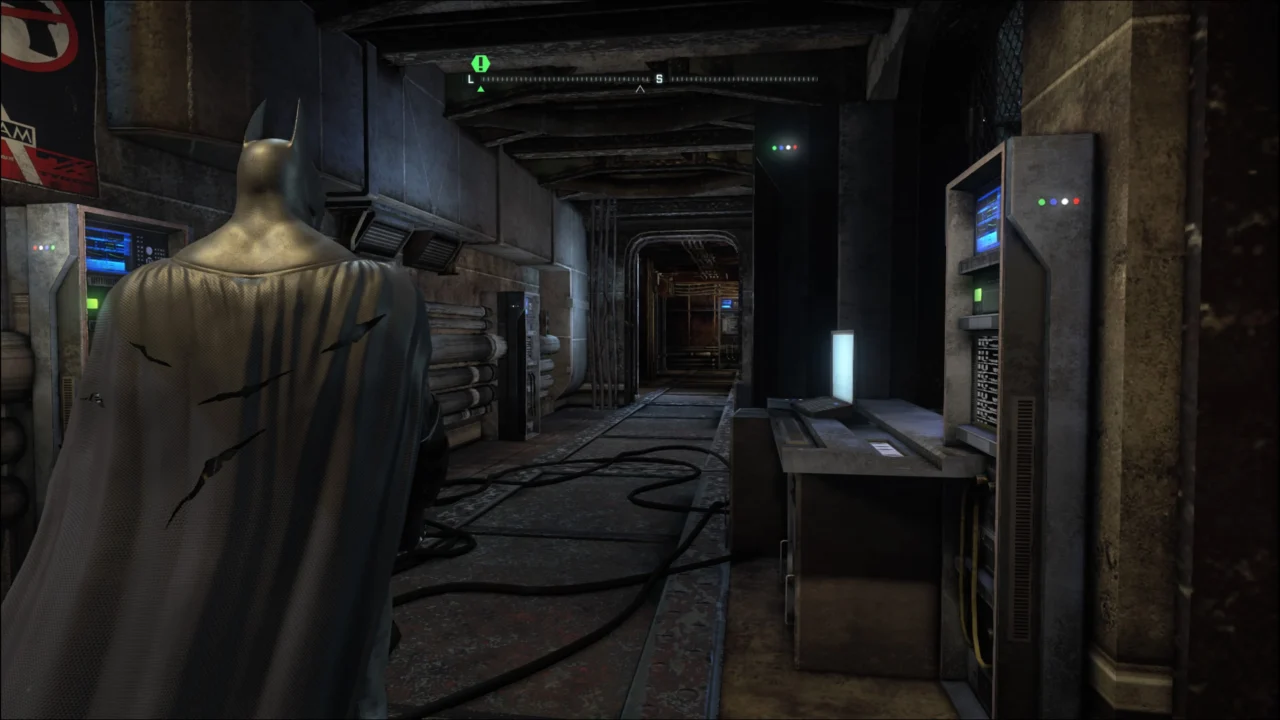The height and width of the screenshot is (720, 1280).
Task: Click the keypad device sitting on the desk
Action: [x=817, y=409]
